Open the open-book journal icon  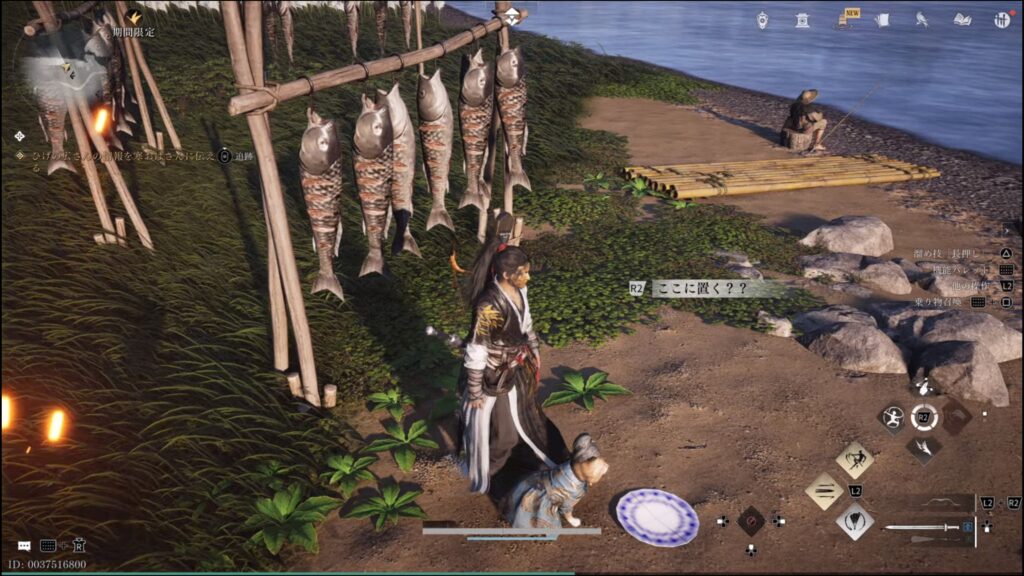click(x=962, y=19)
